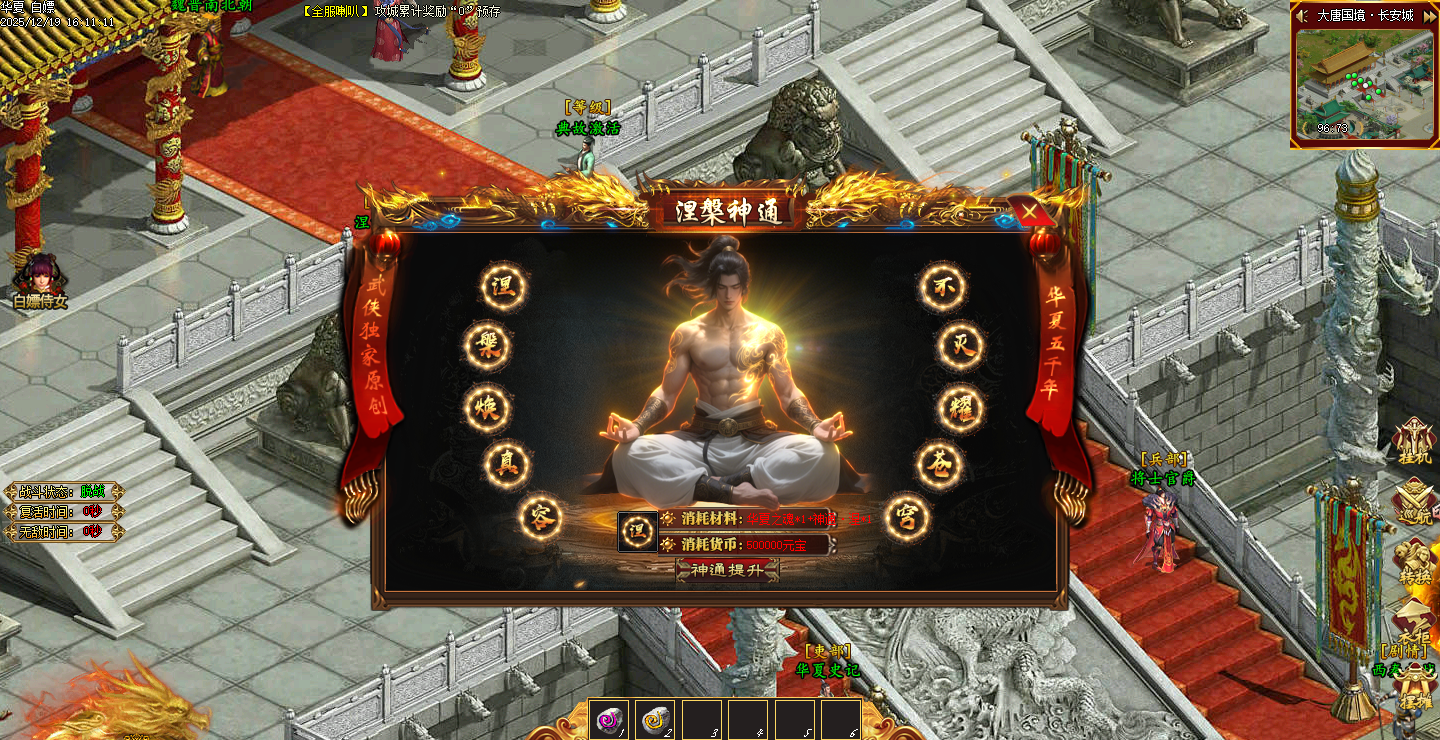Image resolution: width=1440 pixels, height=740 pixels.
Task: Activate the 挂机 auto-battle icon
Action: [1414, 442]
